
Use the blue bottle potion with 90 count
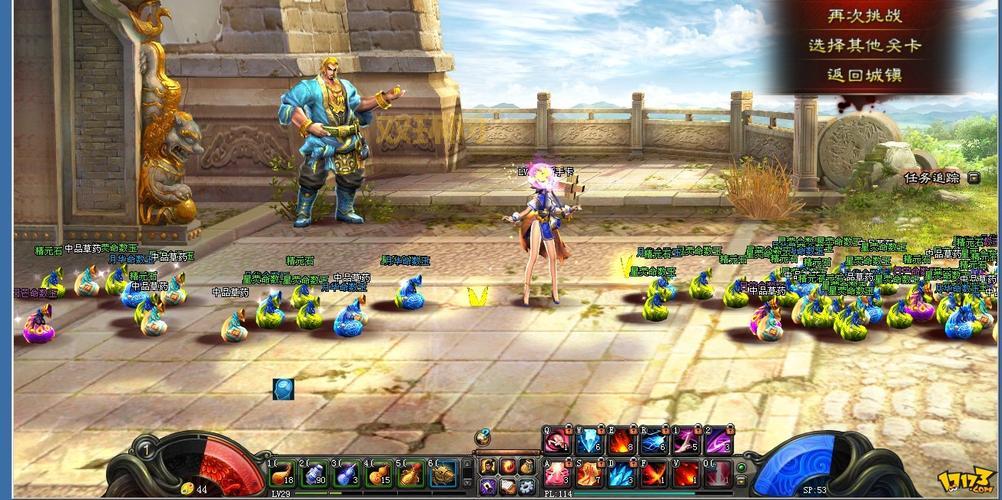(x=315, y=472)
